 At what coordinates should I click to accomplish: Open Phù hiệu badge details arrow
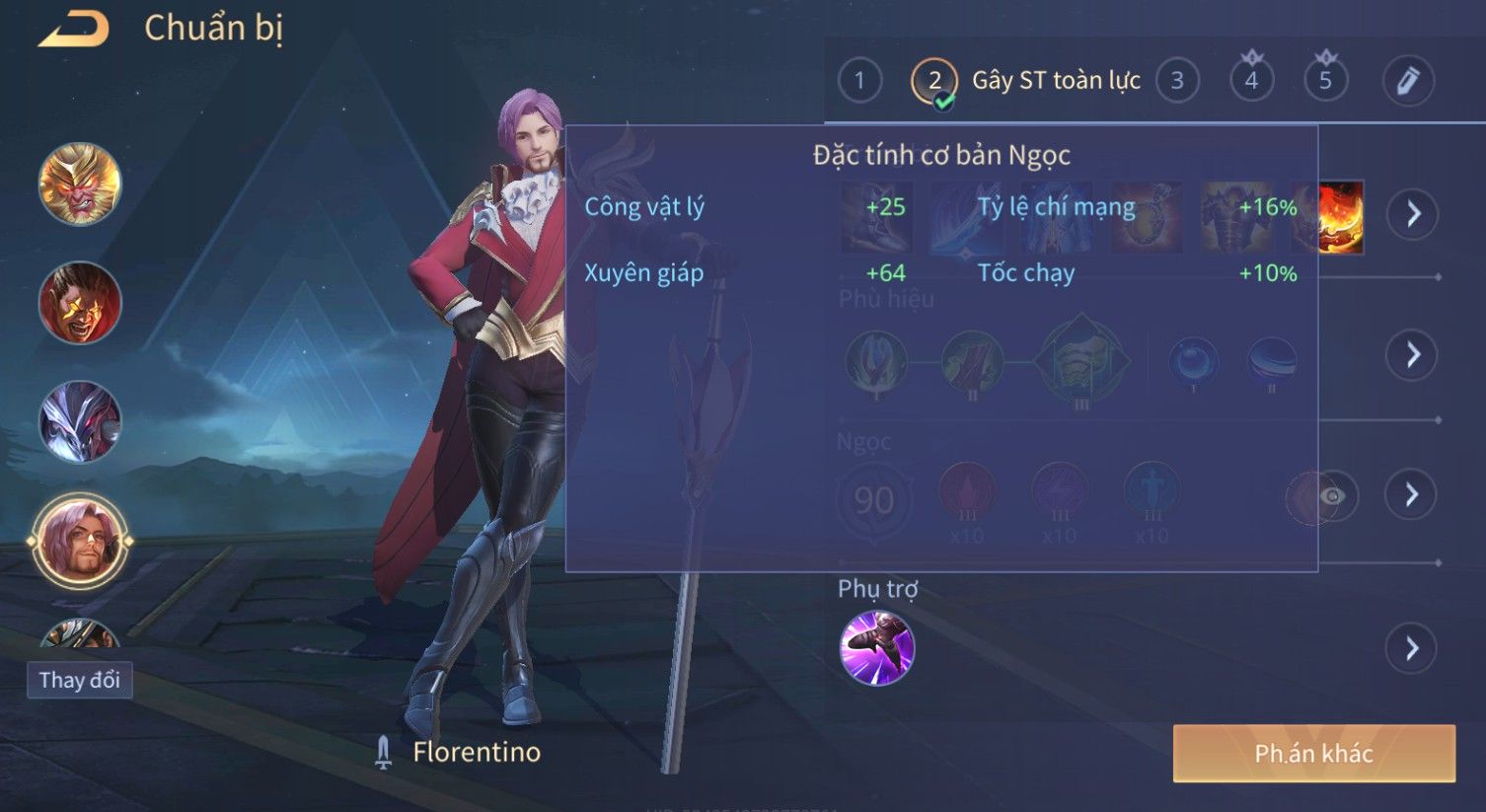click(x=1412, y=354)
